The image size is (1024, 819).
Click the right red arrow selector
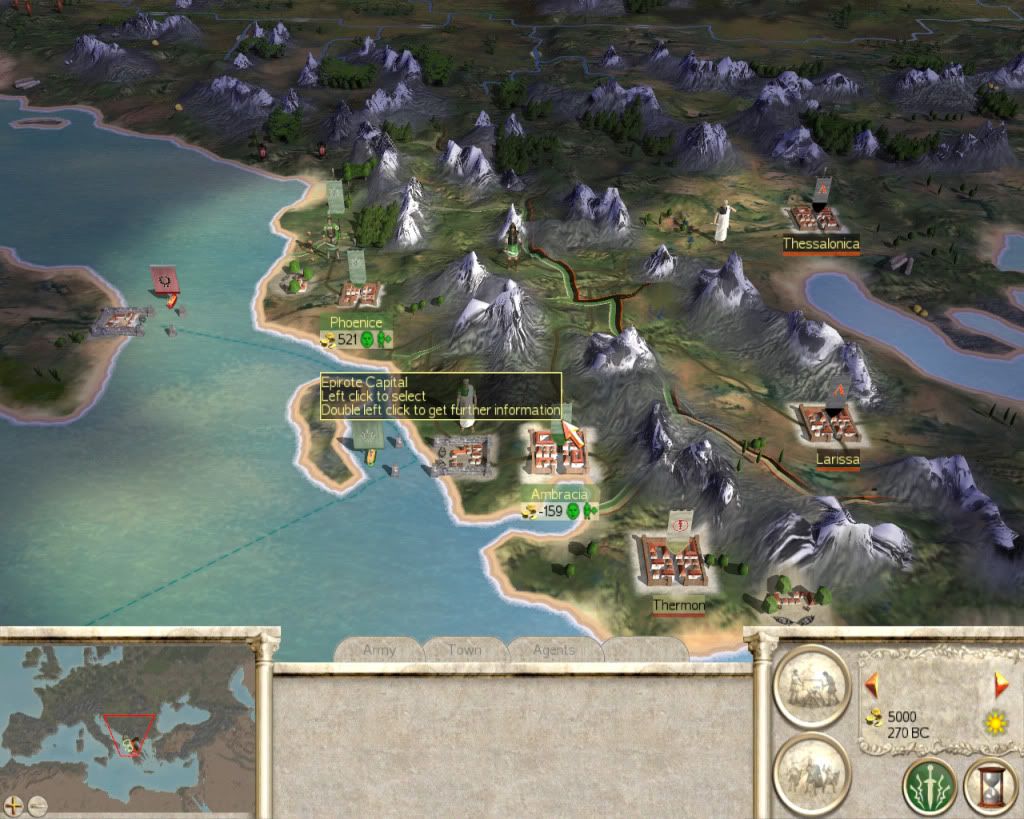click(1001, 684)
